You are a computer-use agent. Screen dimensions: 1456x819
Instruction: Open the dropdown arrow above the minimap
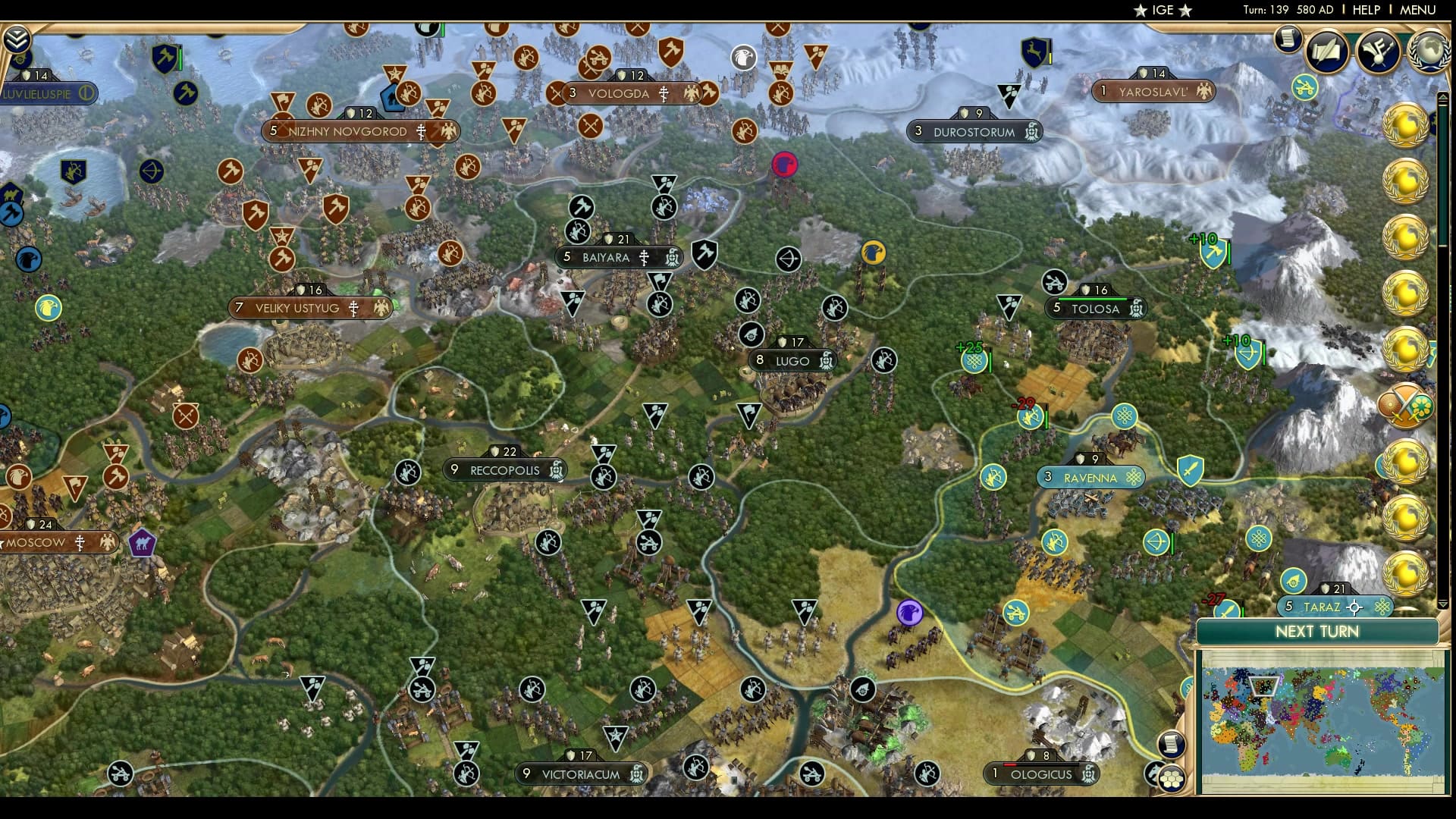tap(1442, 605)
